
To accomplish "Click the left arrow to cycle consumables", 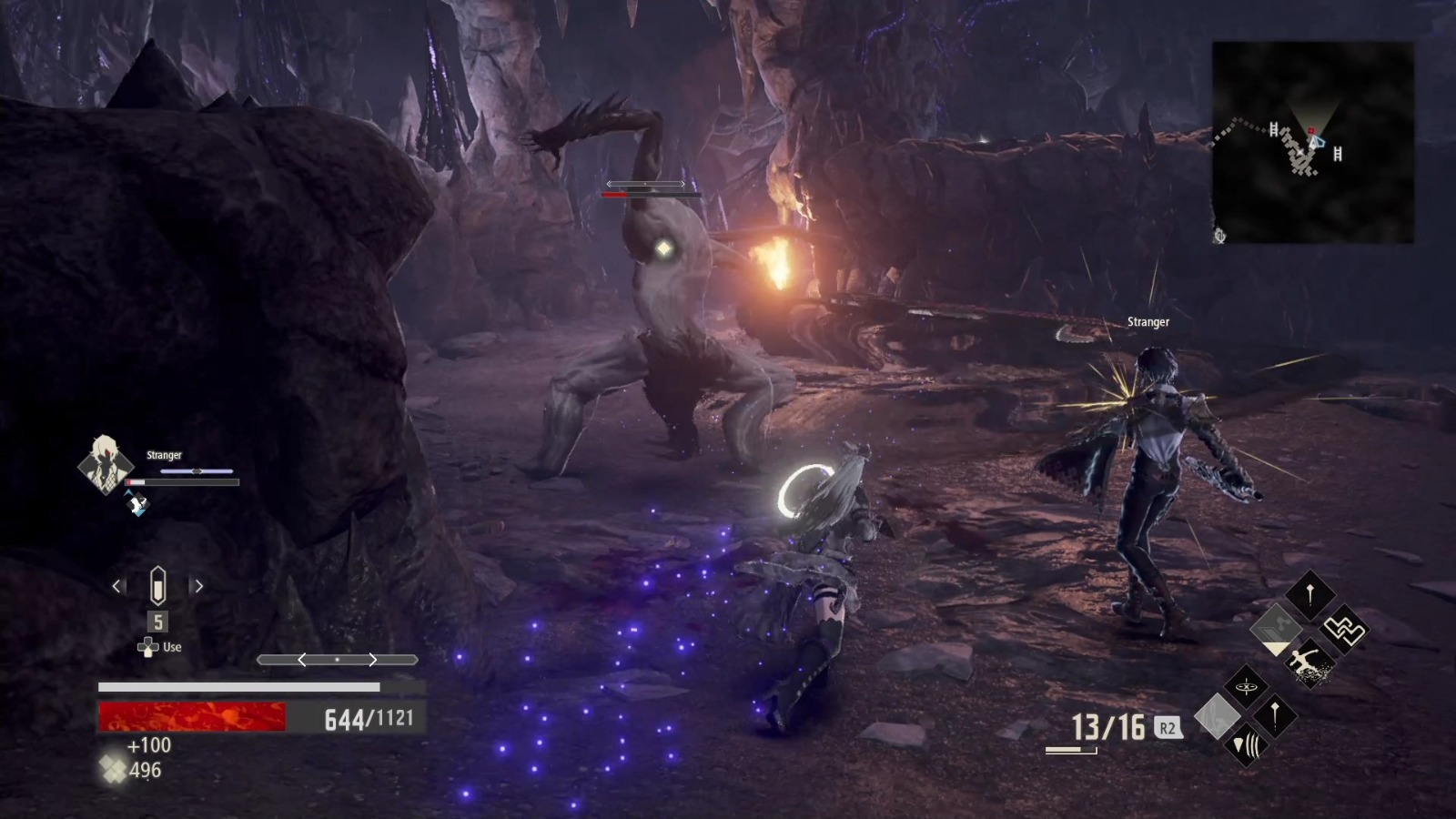I will pyautogui.click(x=117, y=585).
